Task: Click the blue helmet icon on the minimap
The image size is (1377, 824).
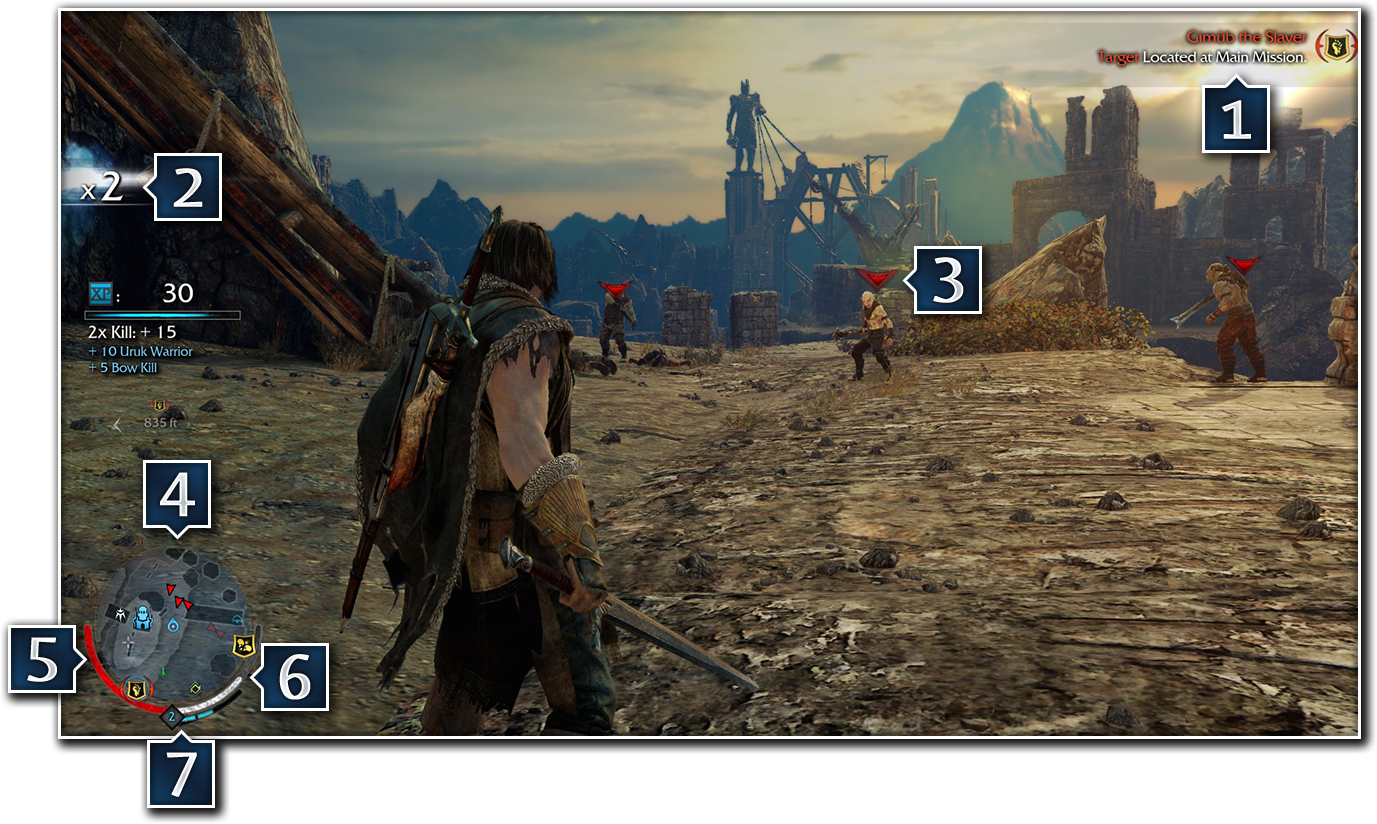Action: [237, 618]
